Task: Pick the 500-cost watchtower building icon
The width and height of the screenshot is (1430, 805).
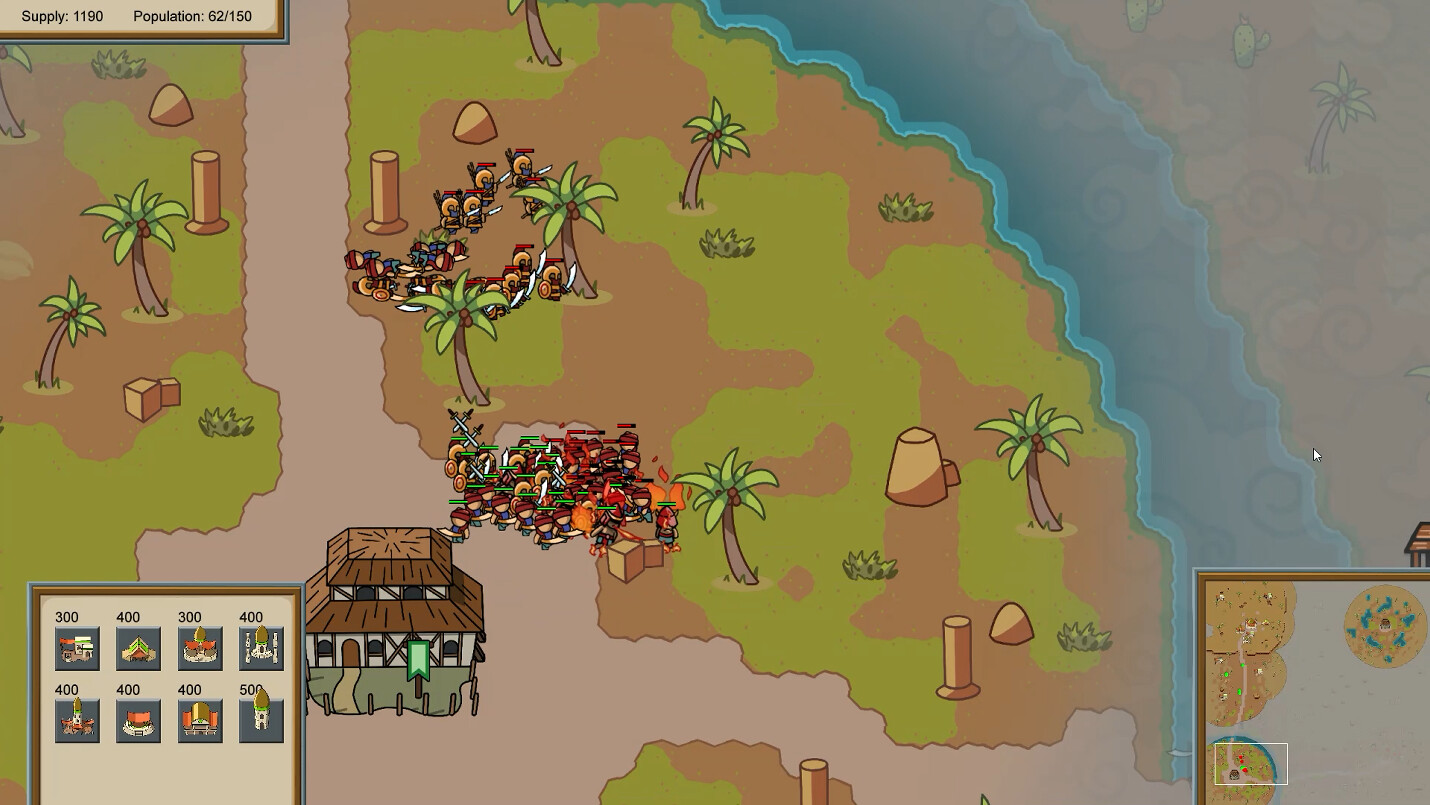Action: coord(261,719)
